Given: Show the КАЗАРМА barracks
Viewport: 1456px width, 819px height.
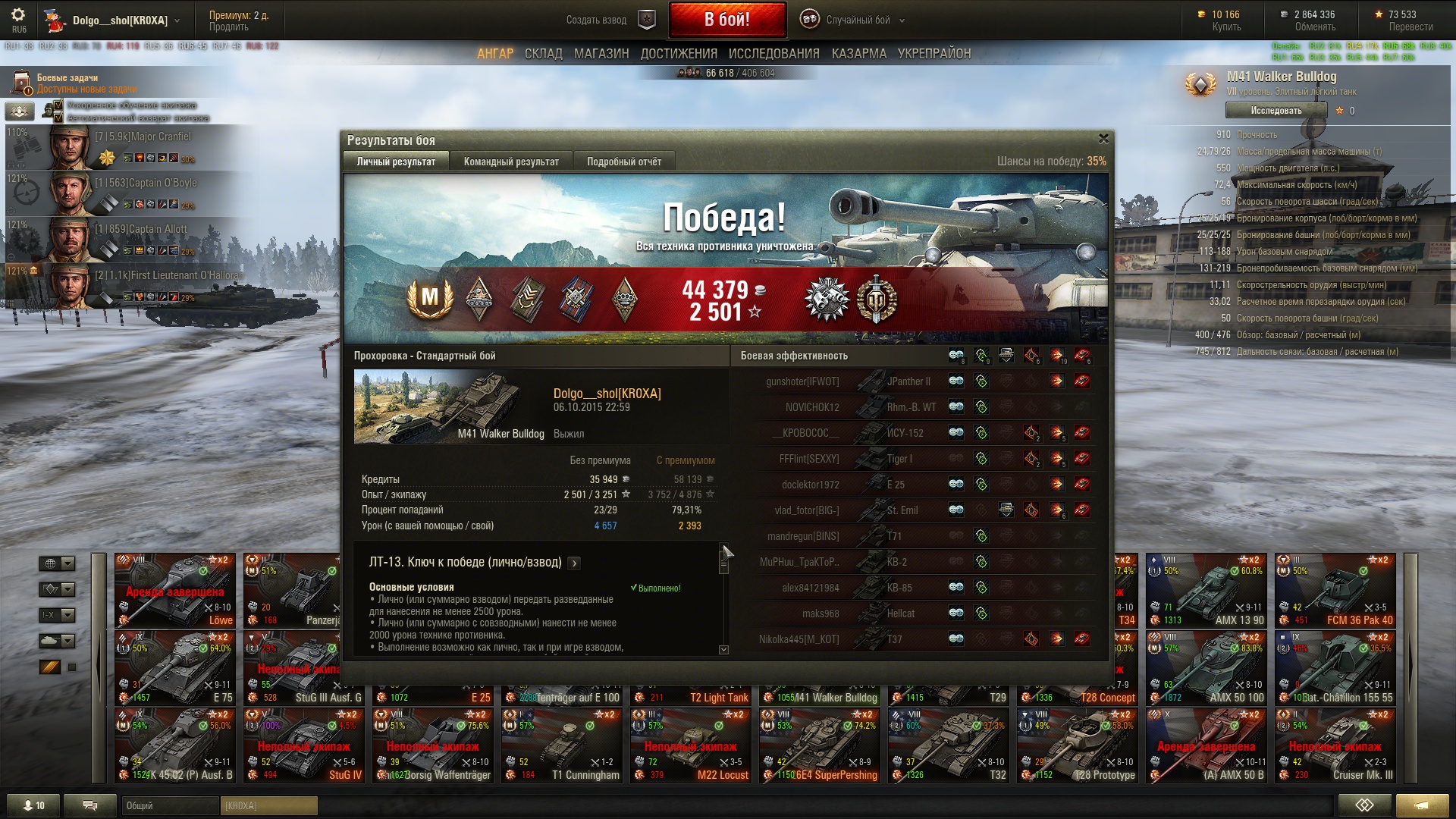Looking at the screenshot, I should click(x=858, y=54).
